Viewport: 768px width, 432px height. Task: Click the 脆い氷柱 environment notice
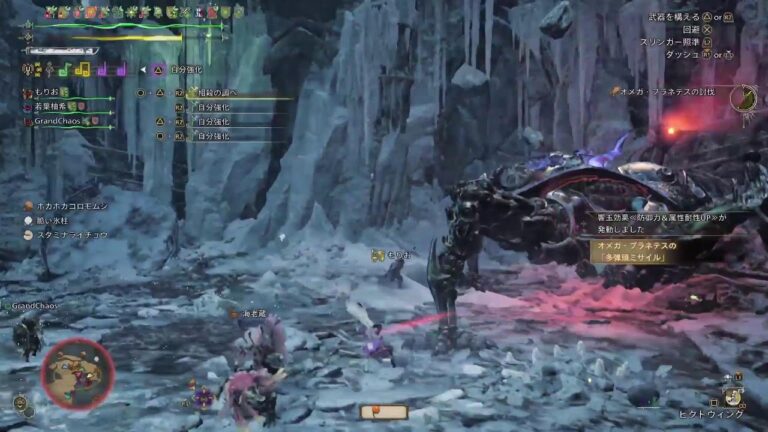56,220
